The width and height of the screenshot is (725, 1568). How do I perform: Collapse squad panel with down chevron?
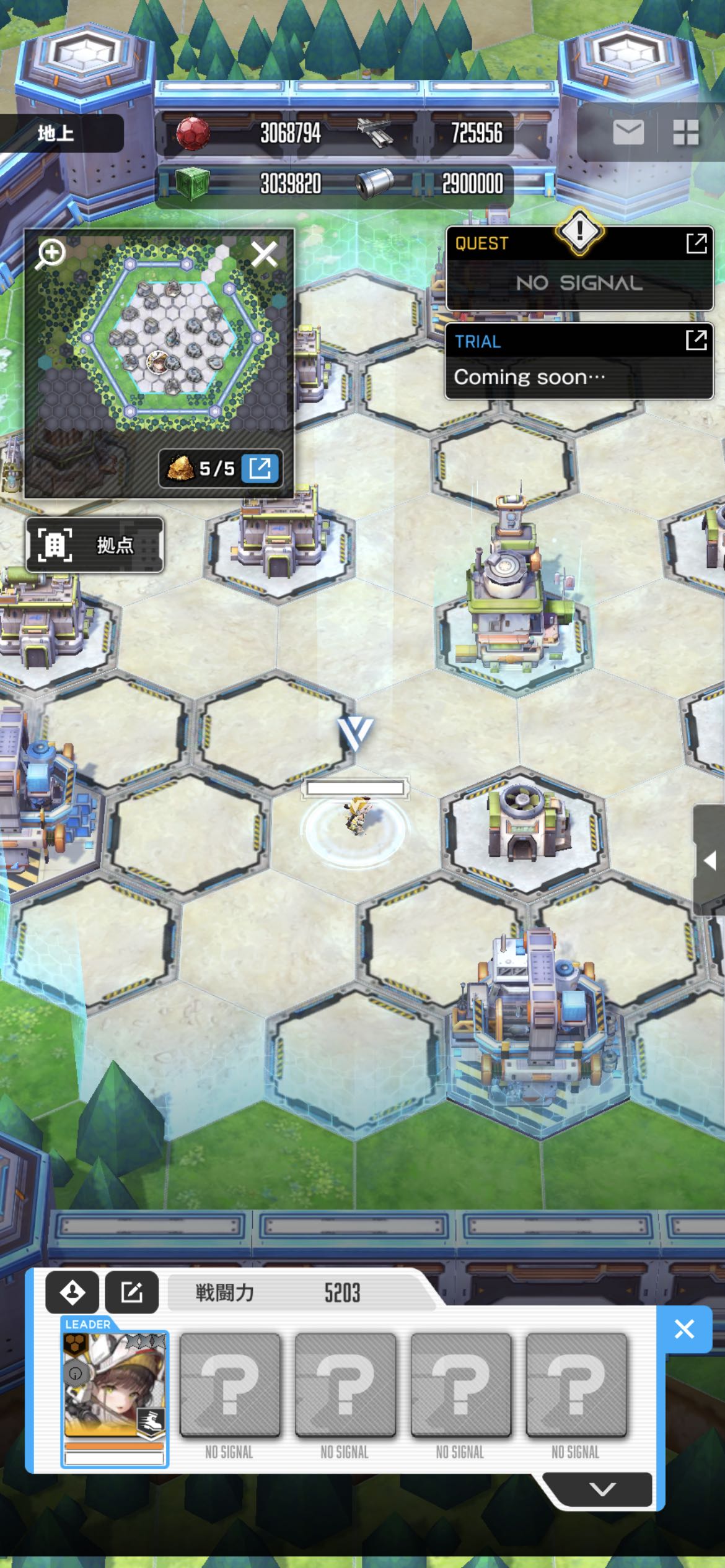coord(602,1489)
